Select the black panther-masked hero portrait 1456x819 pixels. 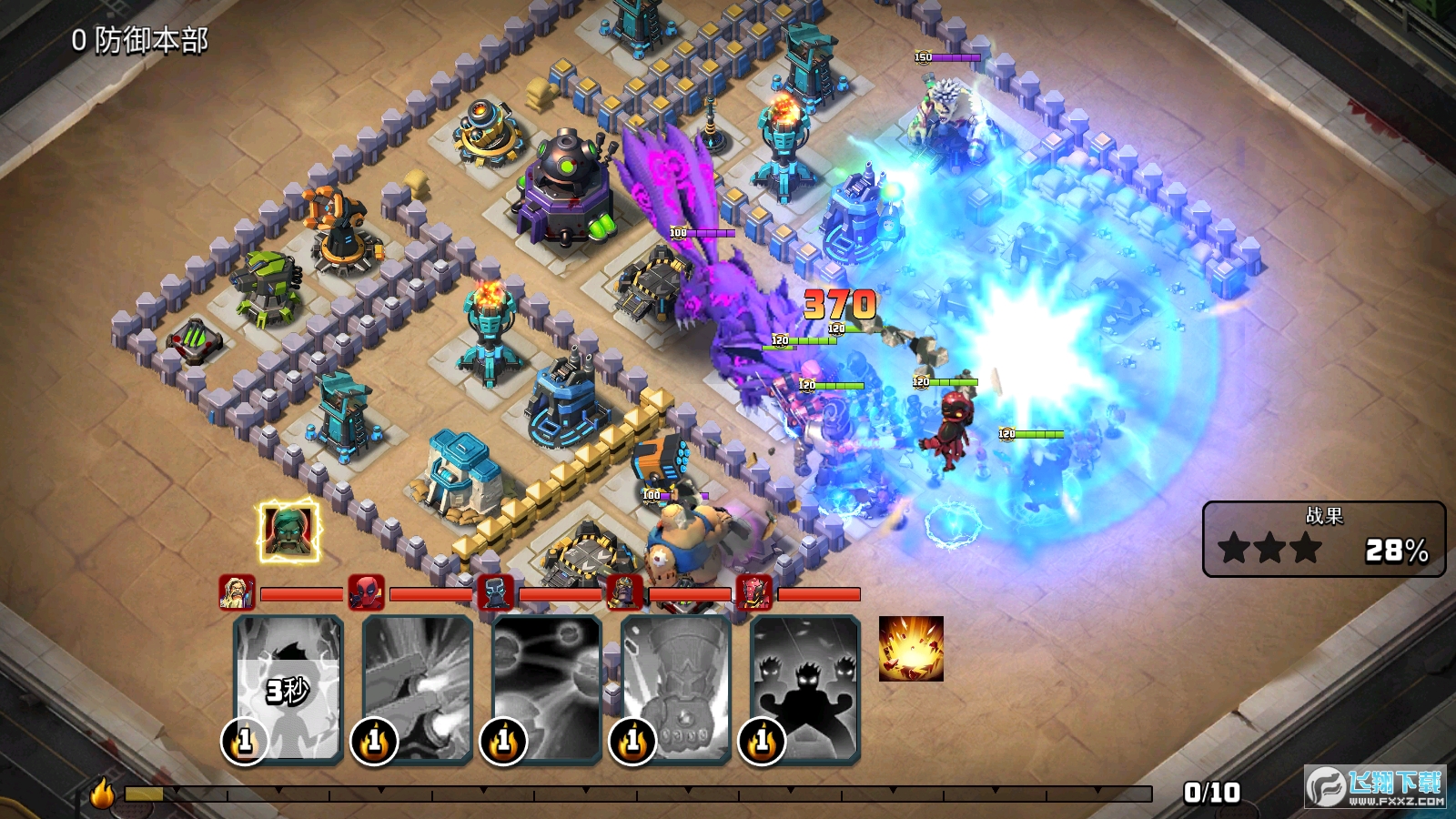click(x=495, y=592)
